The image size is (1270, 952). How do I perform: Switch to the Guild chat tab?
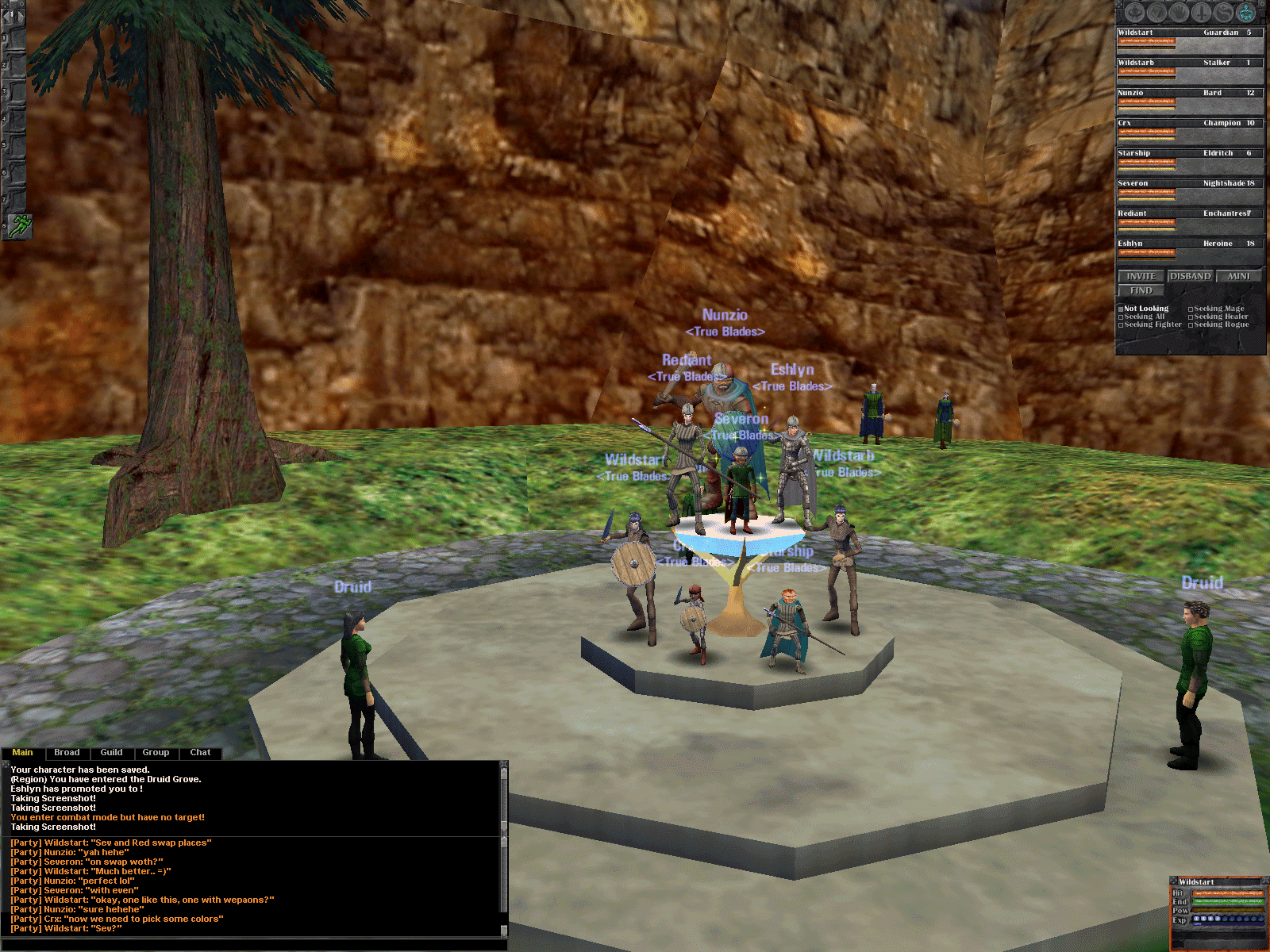coord(111,753)
